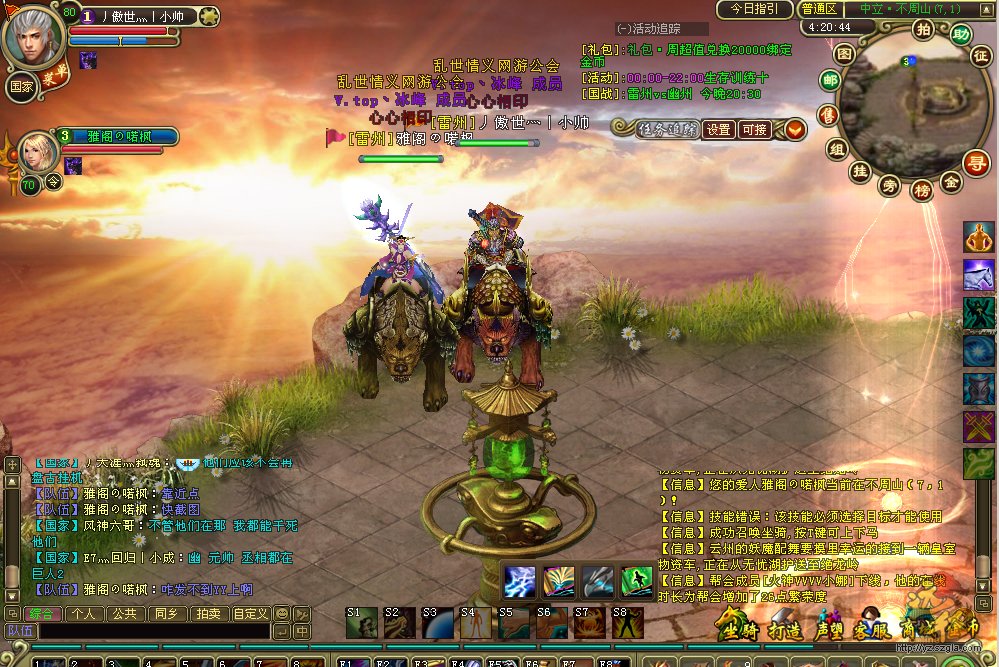Open the mail via the green 邮 button
The width and height of the screenshot is (999, 667).
830,81
